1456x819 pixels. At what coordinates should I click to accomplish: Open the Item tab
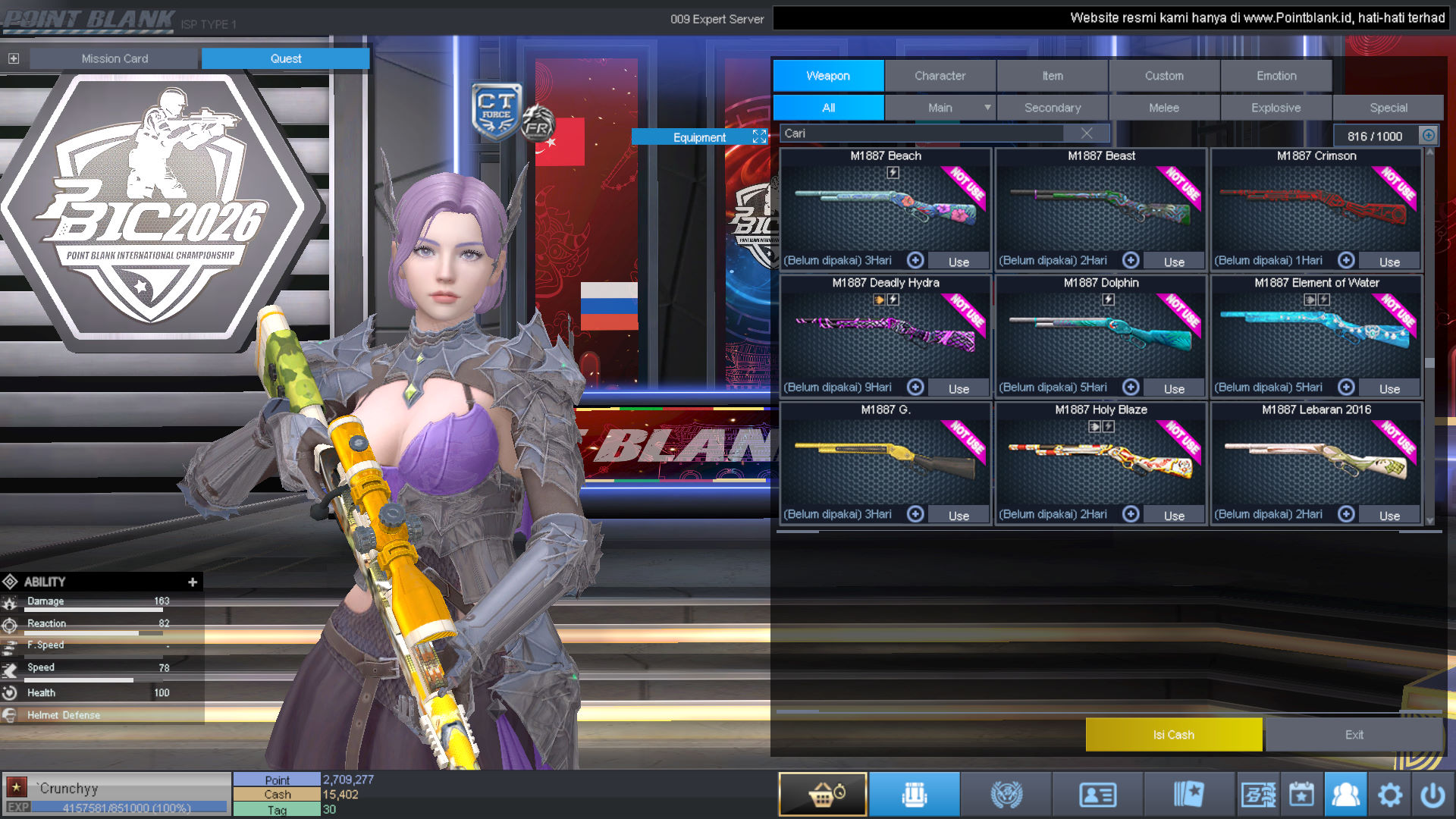(1052, 76)
